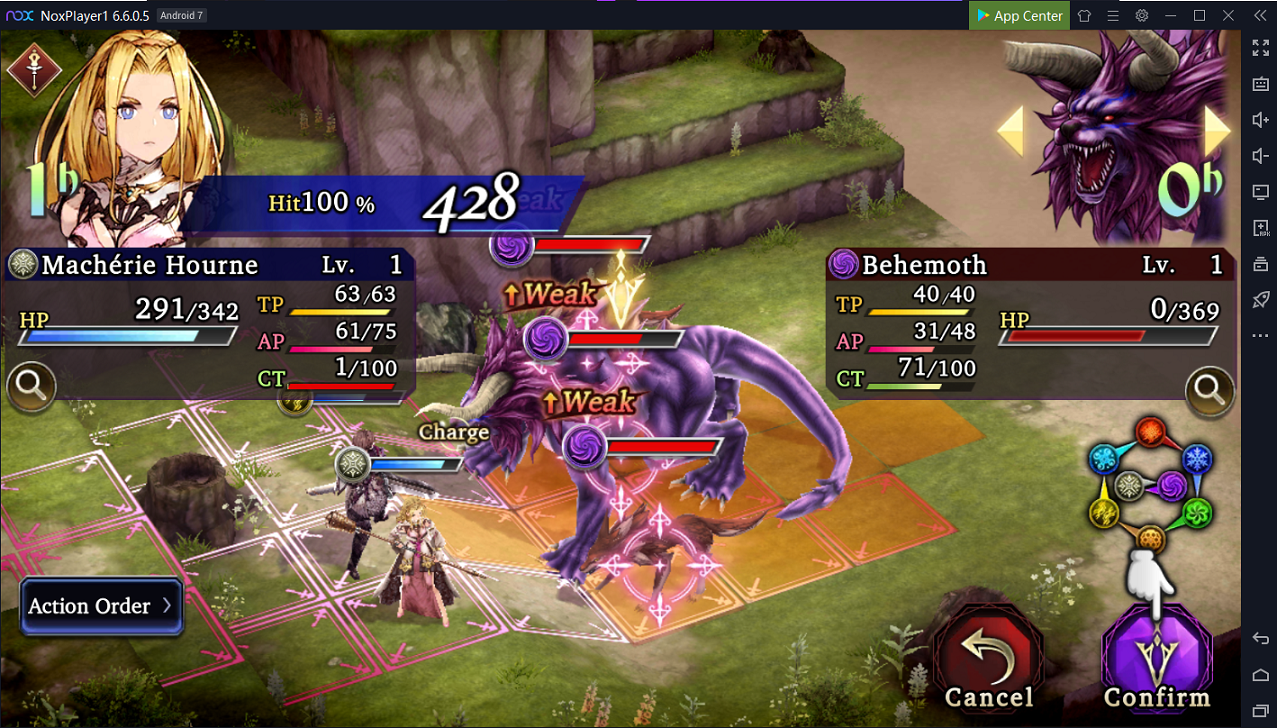Close the NoxPlayer window

pyautogui.click(x=1229, y=16)
